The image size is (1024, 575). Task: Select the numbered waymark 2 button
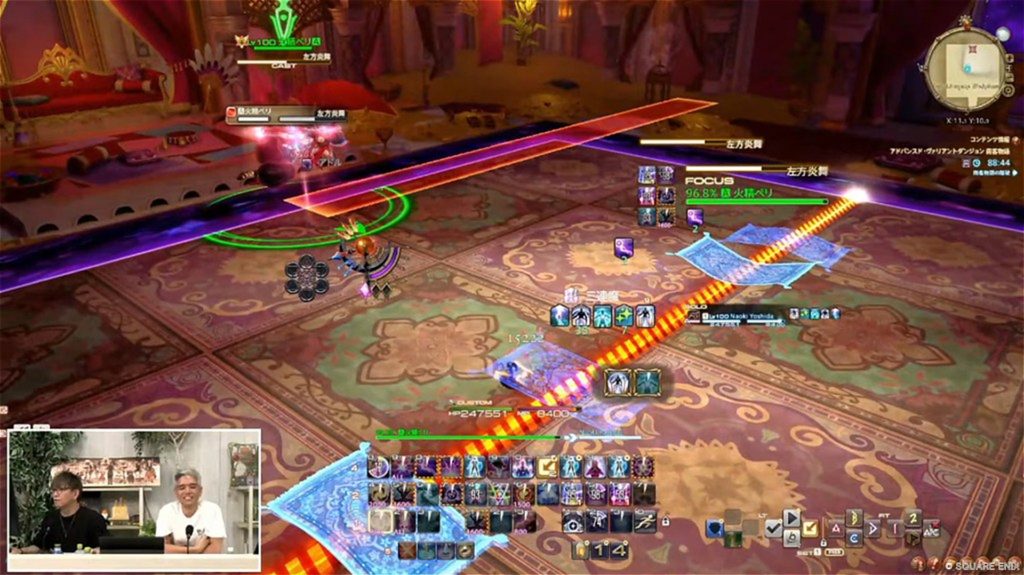coord(913,518)
